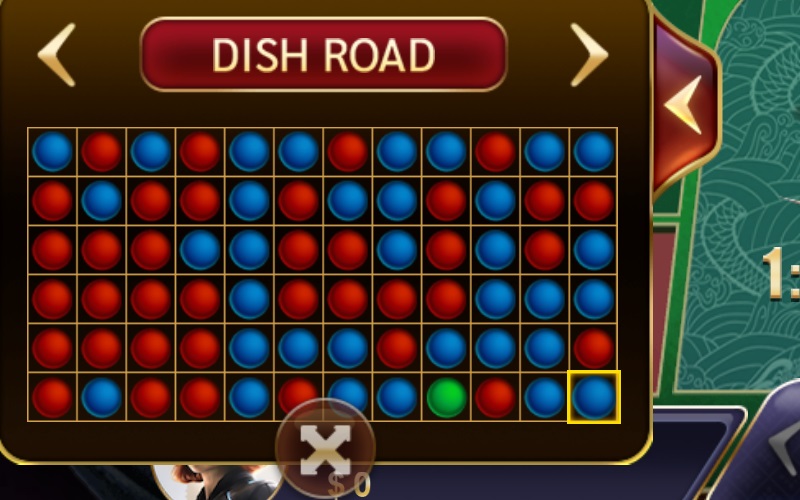The image size is (800, 500).
Task: Close the road panel with the X button
Action: (x=325, y=448)
